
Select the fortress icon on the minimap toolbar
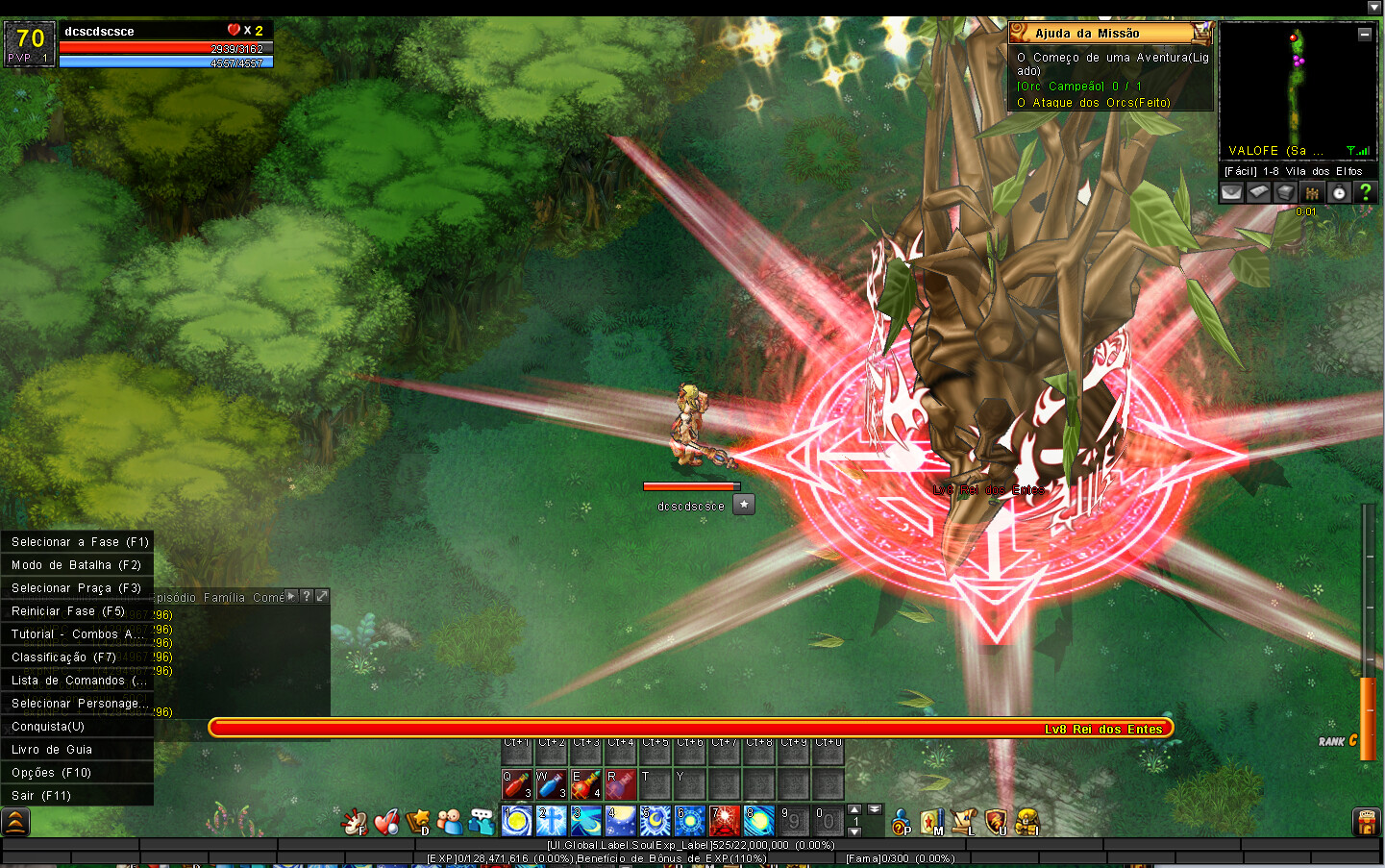click(x=1312, y=192)
